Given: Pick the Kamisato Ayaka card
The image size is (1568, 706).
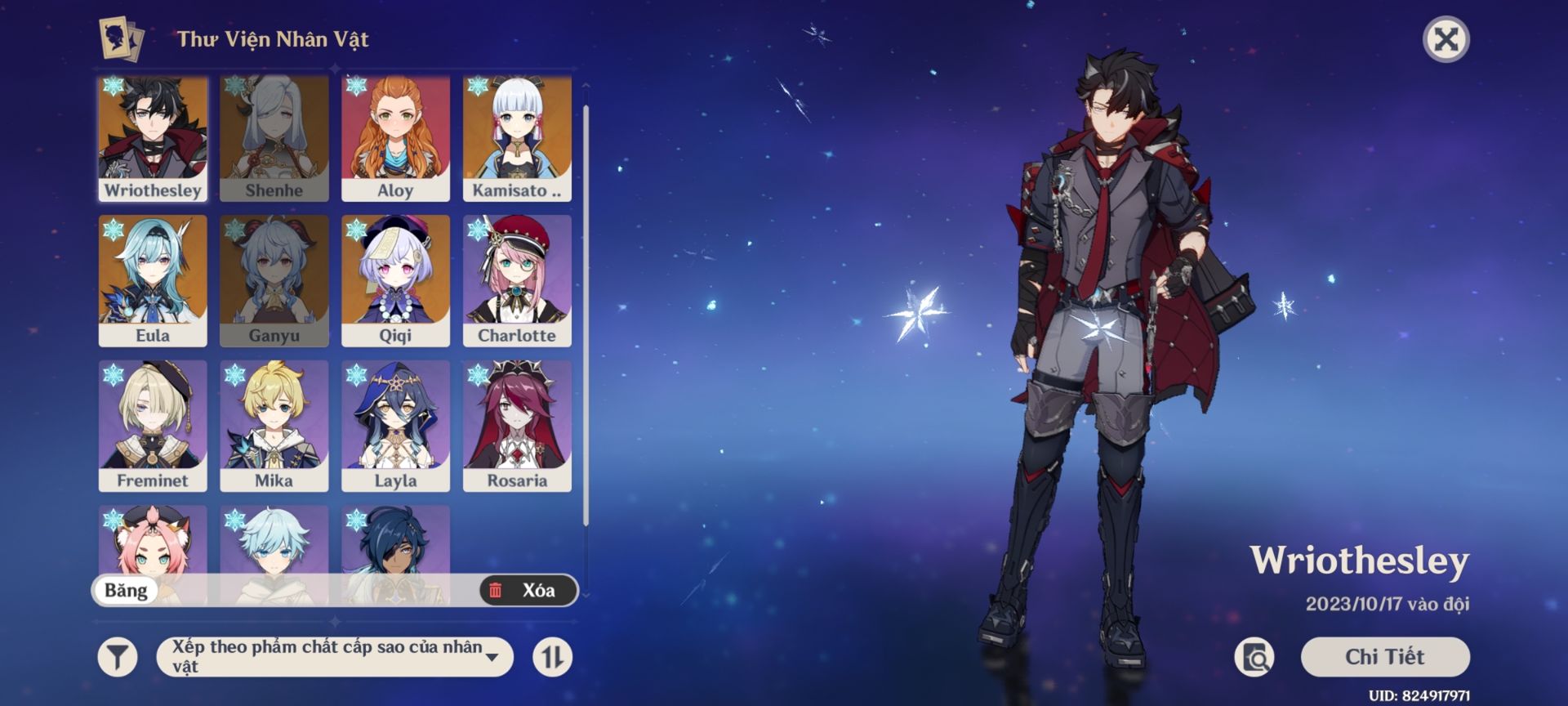Looking at the screenshot, I should (x=517, y=138).
